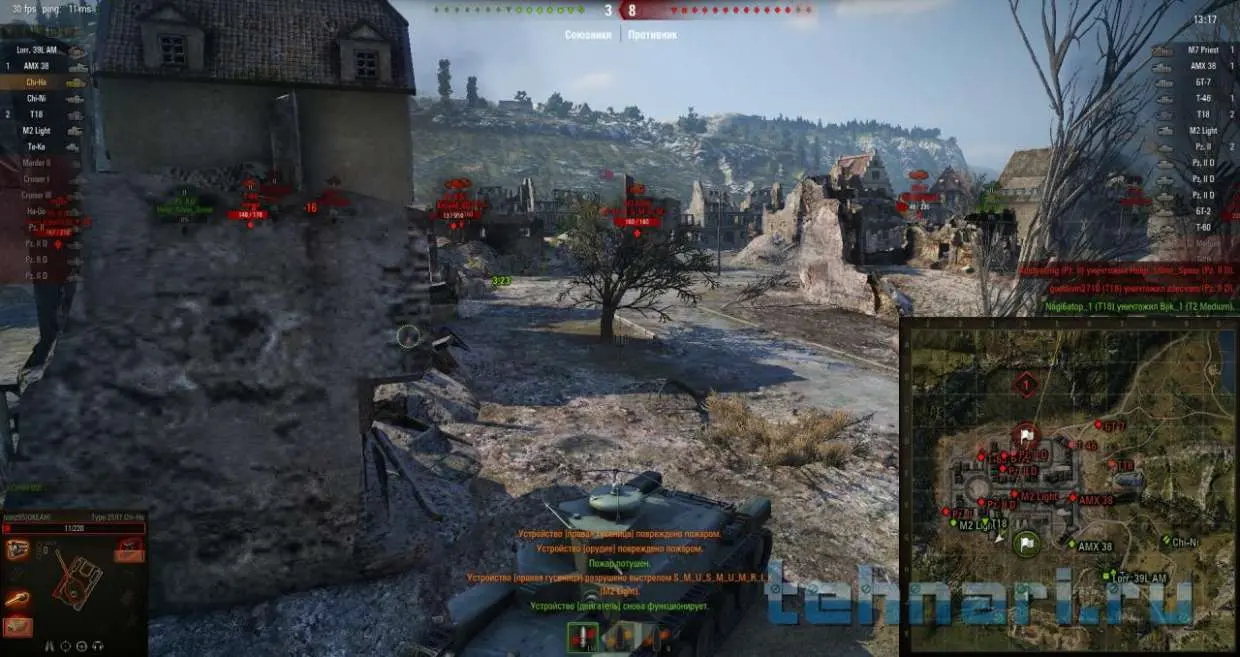Image resolution: width=1240 pixels, height=657 pixels.
Task: Choose Chi-Ni in the allied team list
Action: pos(38,99)
